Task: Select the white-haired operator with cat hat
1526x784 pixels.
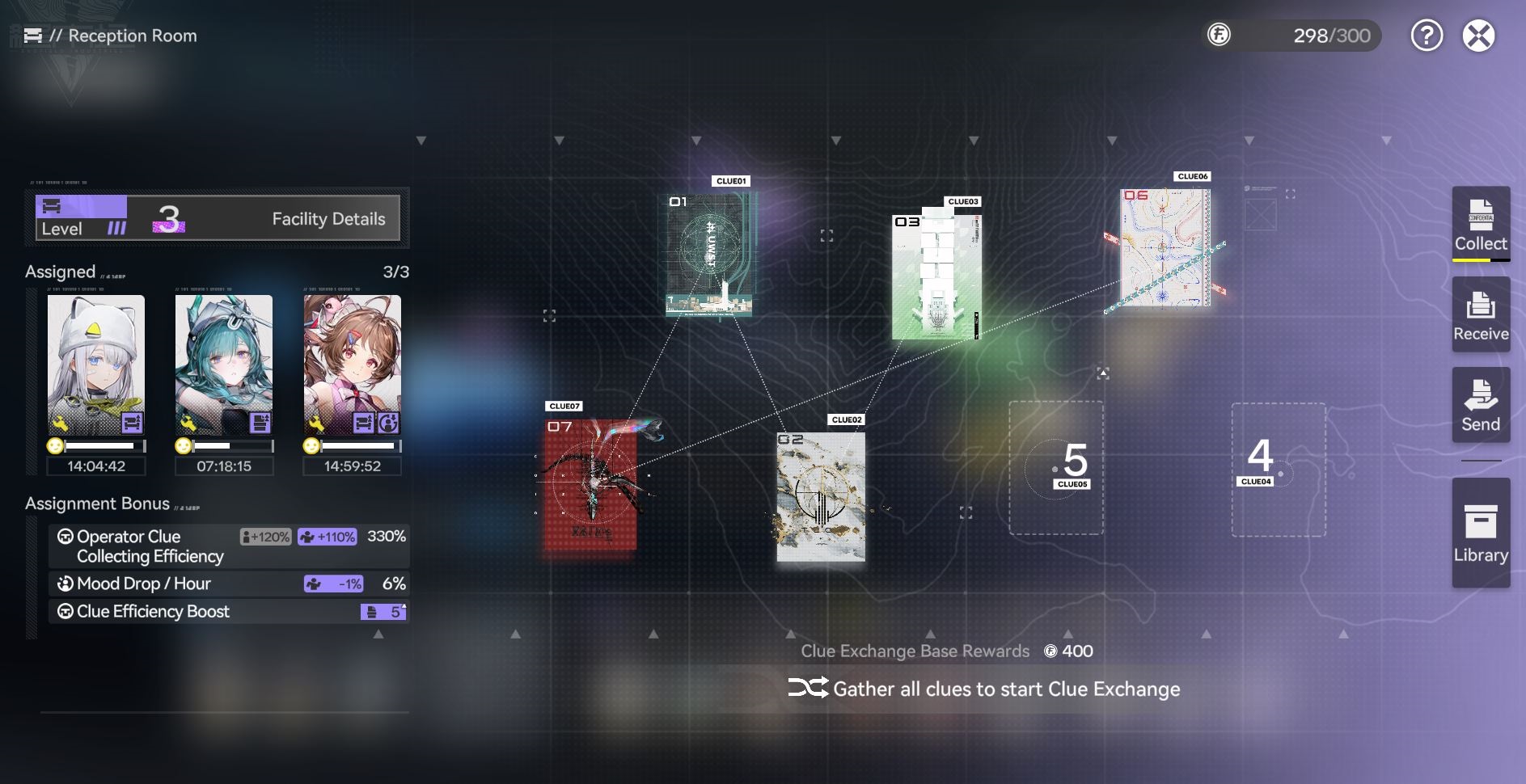Action: [96, 365]
